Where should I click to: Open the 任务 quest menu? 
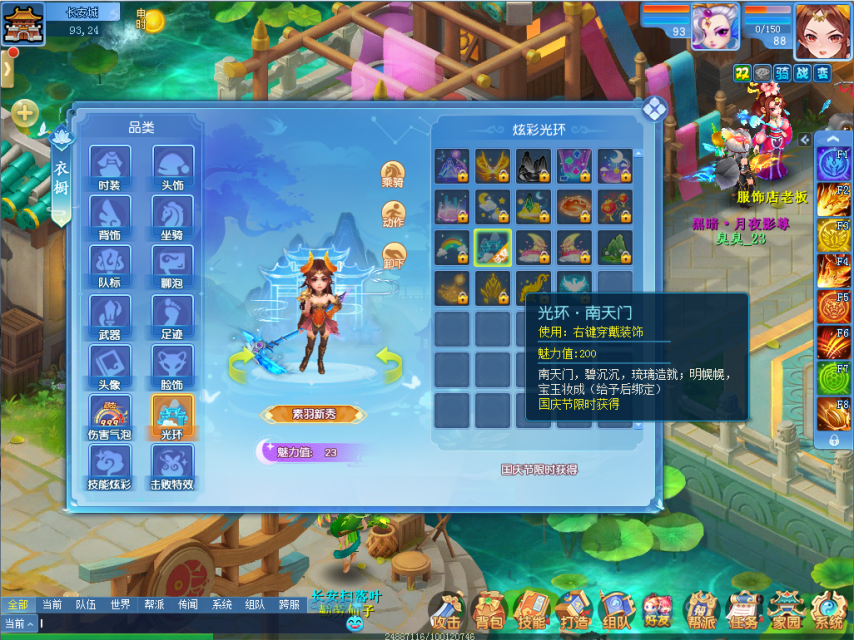coord(742,609)
